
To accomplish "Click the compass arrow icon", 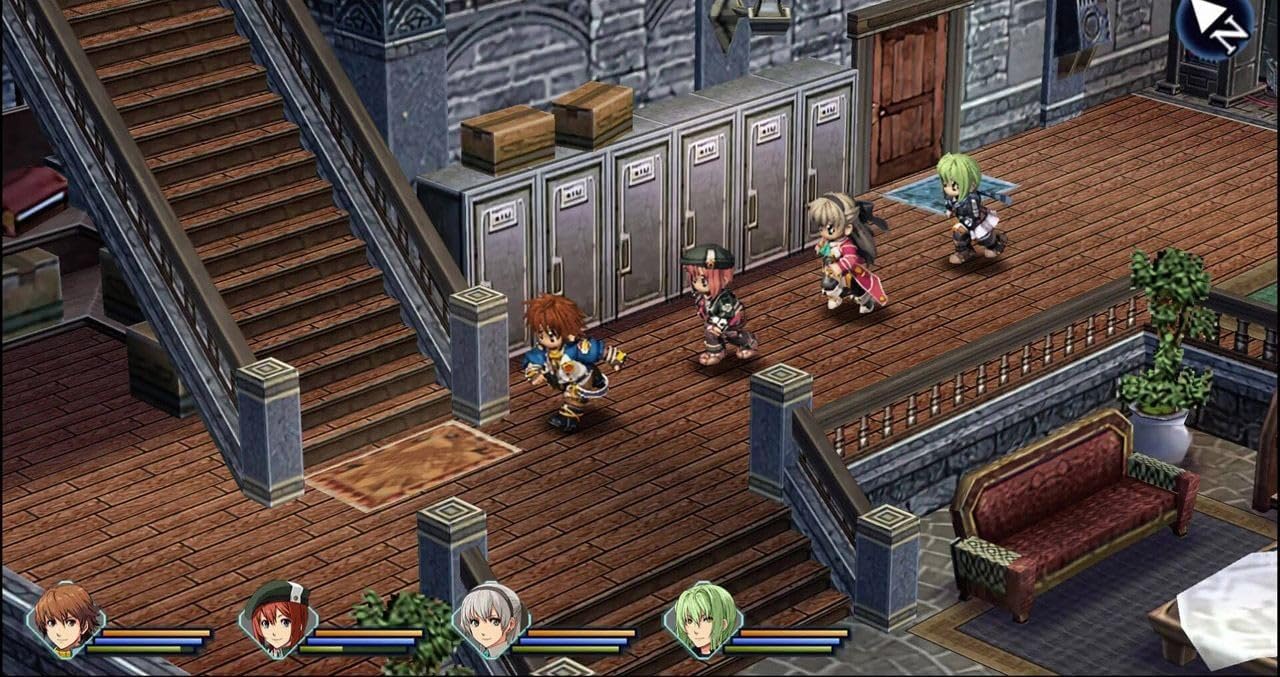I will pyautogui.click(x=1215, y=24).
